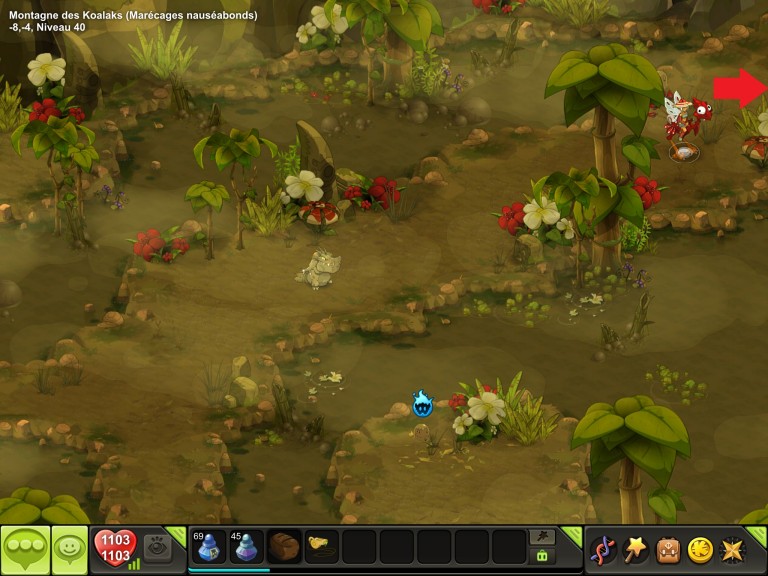Open the backpack inventory
The width and height of the screenshot is (768, 576).
[668, 549]
